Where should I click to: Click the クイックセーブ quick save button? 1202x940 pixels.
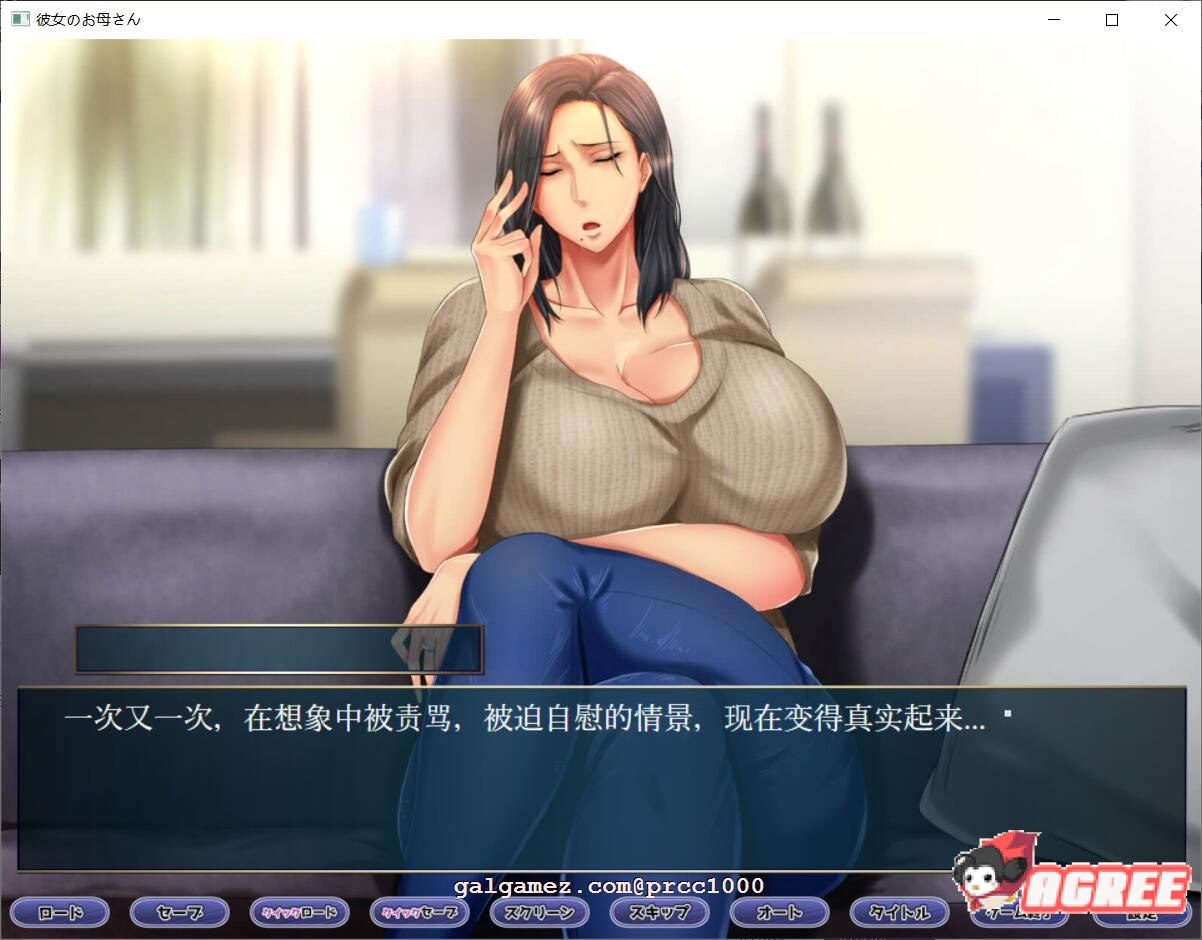point(419,912)
